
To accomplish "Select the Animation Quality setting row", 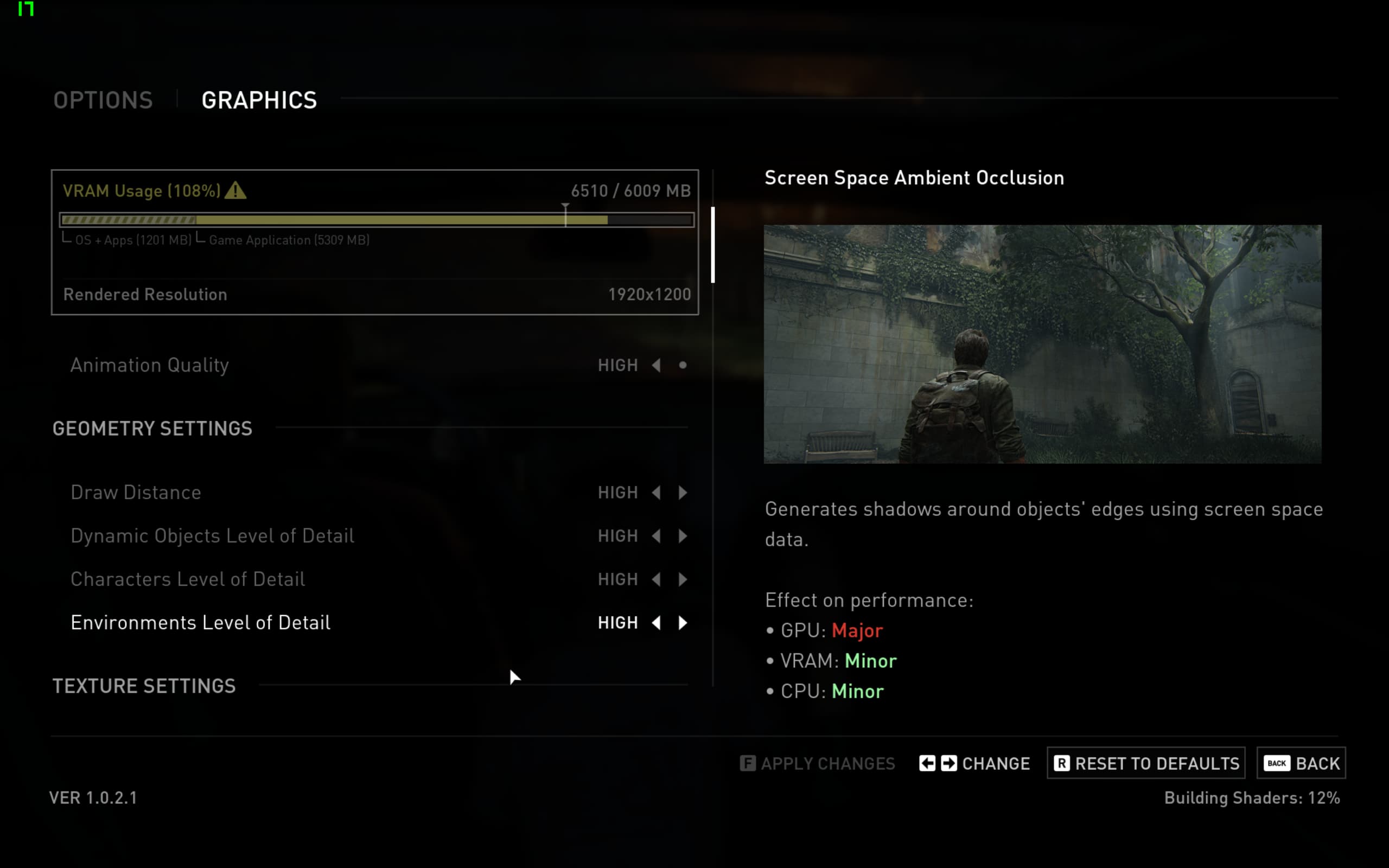I will pyautogui.click(x=149, y=365).
